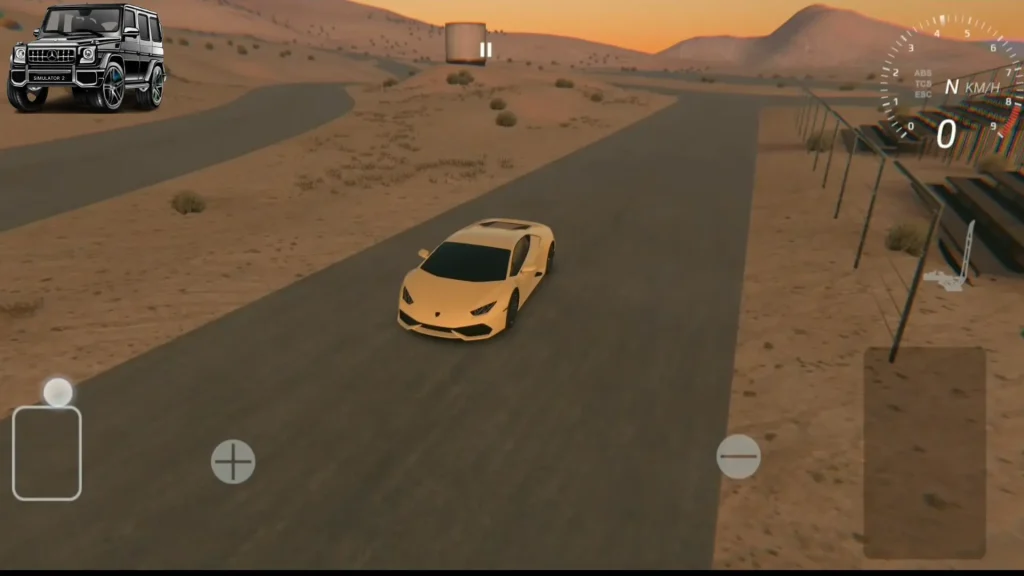Tap the plus circle gear-up button
Screen dimensions: 1024x576
coord(233,462)
